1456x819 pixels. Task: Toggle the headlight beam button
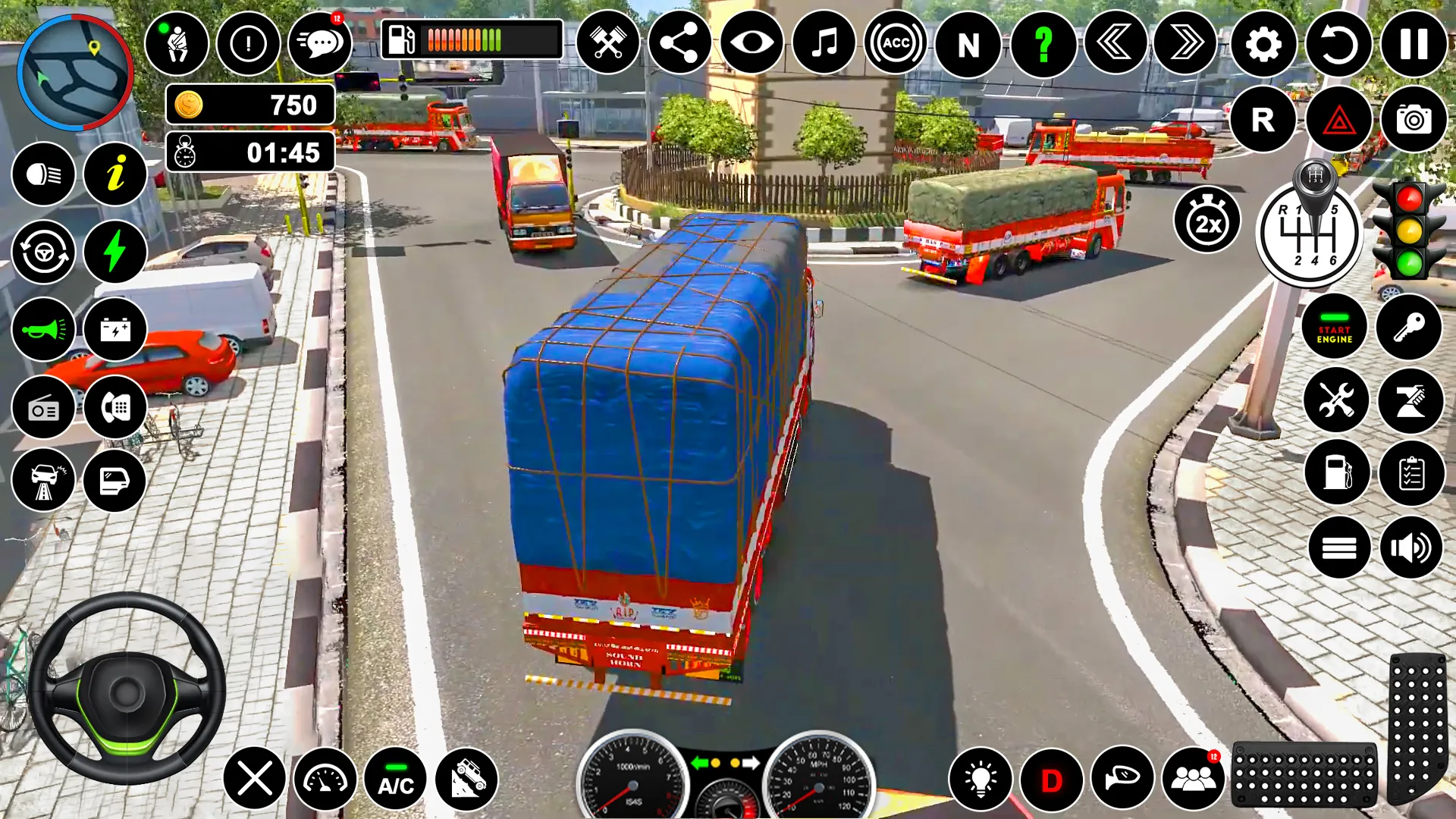[43, 174]
